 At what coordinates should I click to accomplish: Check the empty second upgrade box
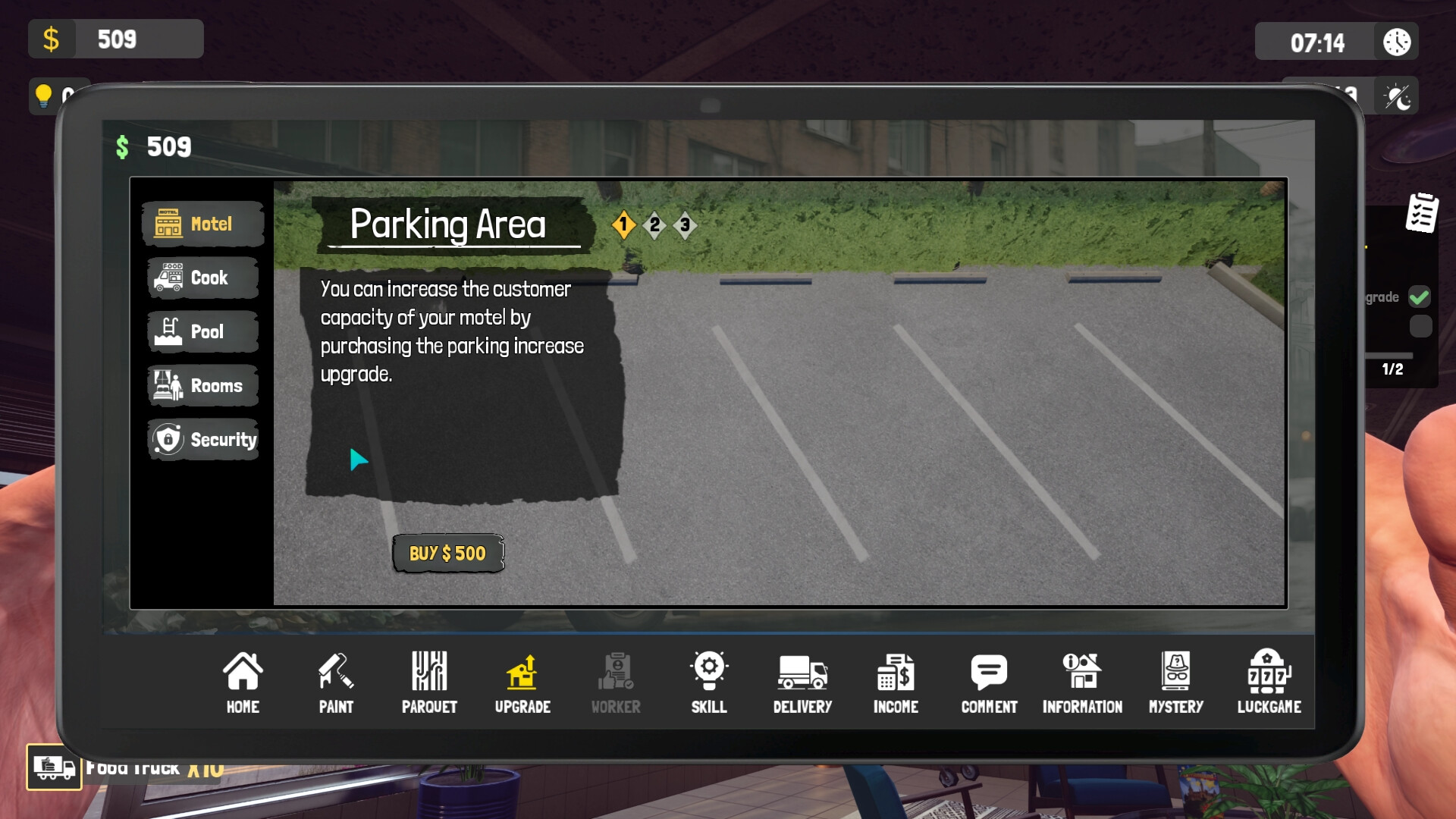click(x=1420, y=326)
